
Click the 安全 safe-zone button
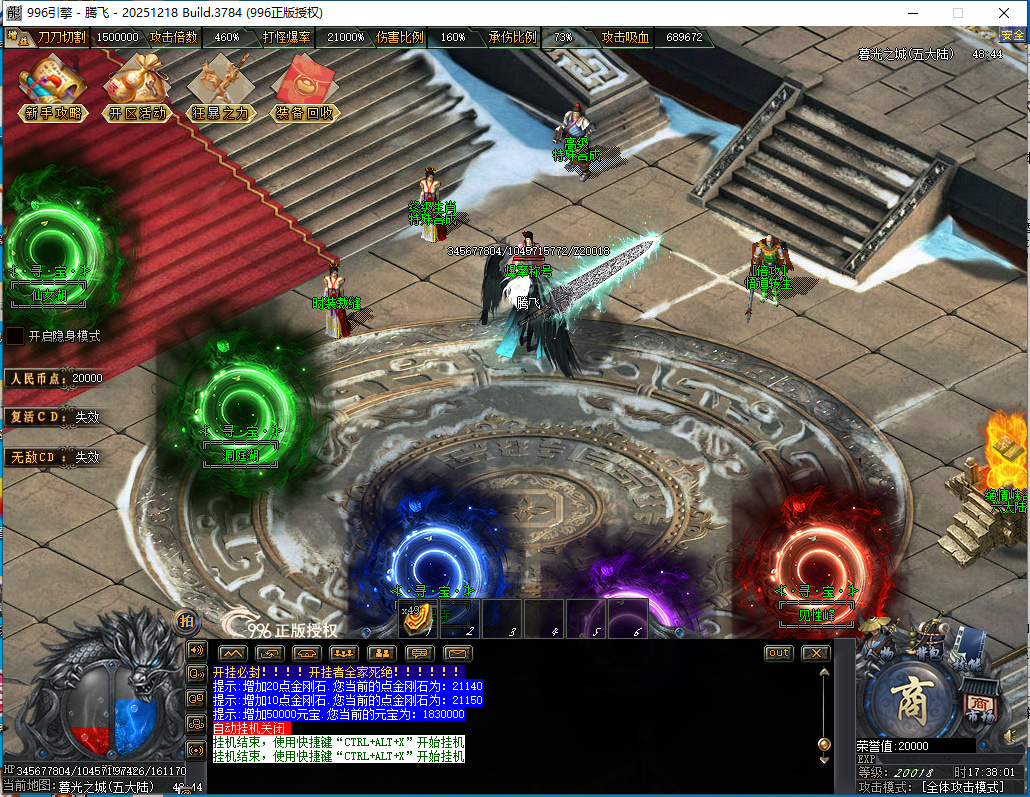pyautogui.click(x=1013, y=36)
